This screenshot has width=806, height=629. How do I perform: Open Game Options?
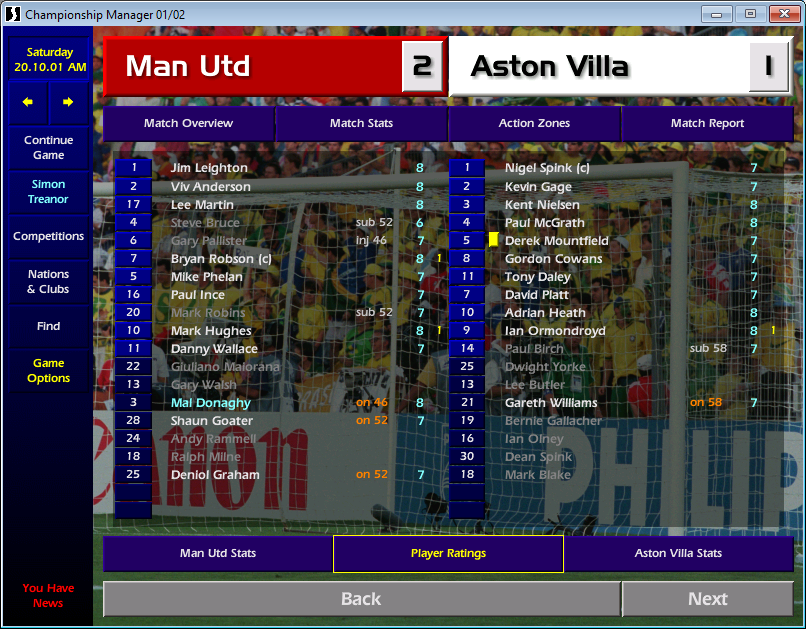point(48,371)
